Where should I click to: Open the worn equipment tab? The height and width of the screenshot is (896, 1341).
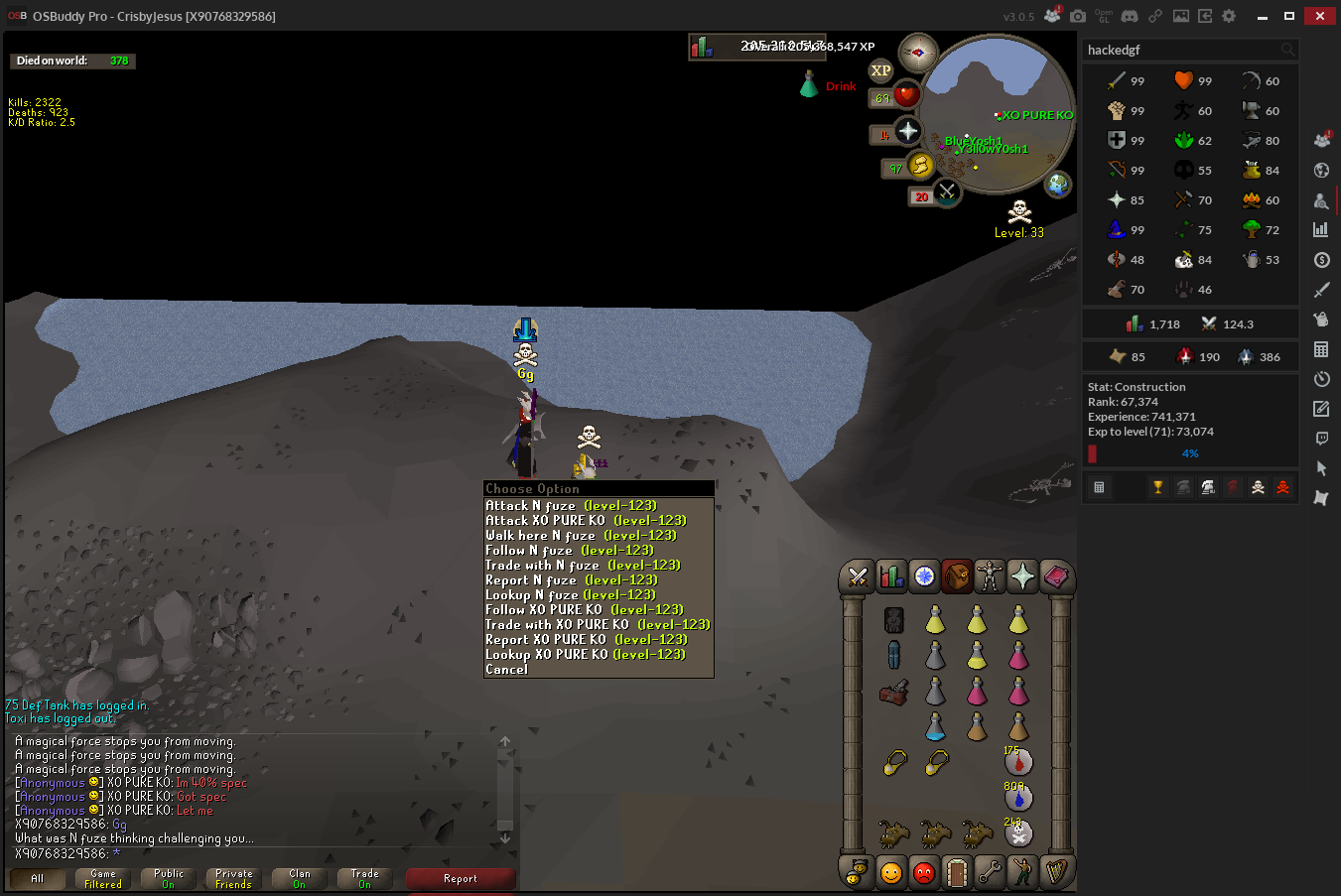point(990,576)
